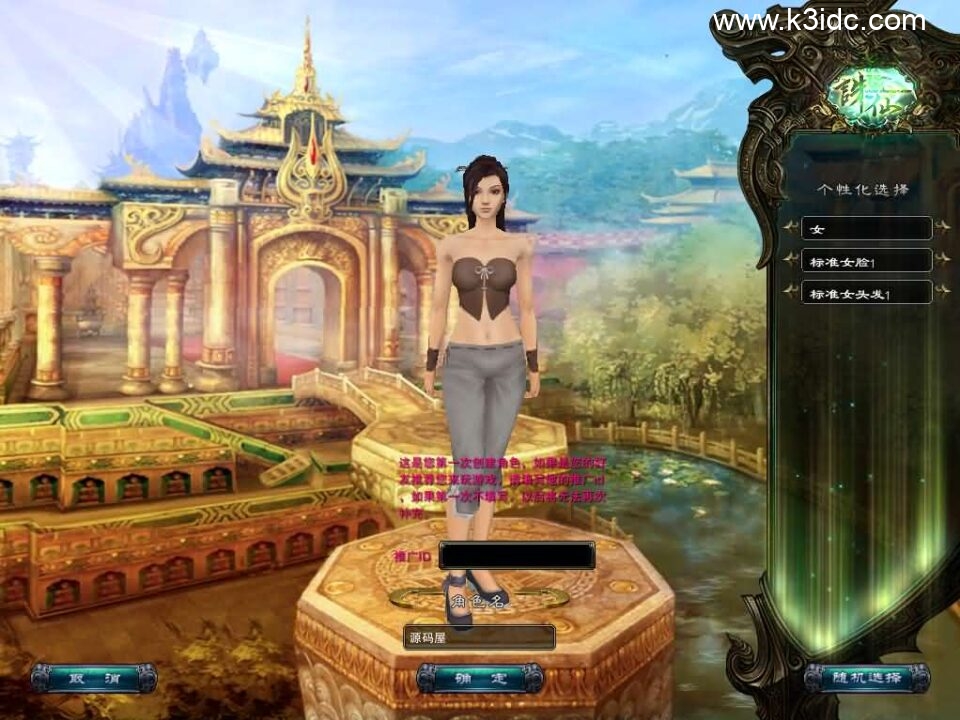The width and height of the screenshot is (960, 720).
Task: Randomize appearance with 随机选择 button
Action: point(866,678)
